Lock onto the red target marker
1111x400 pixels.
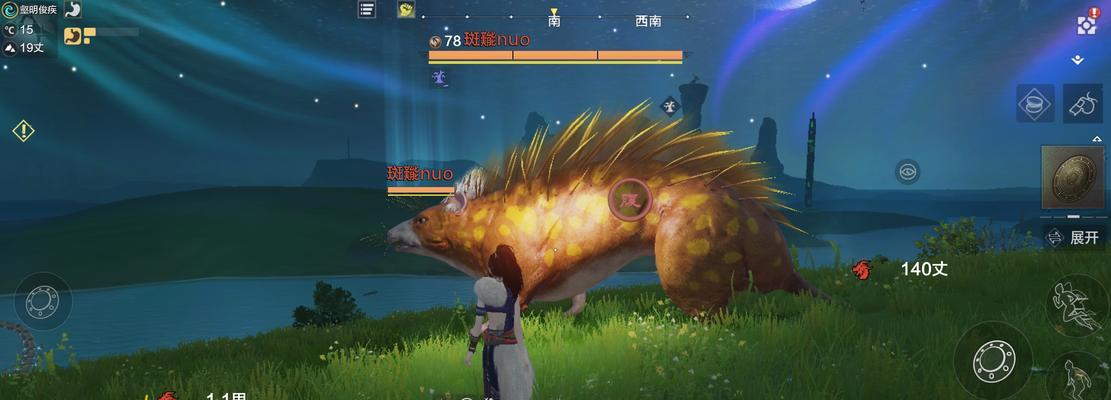tap(629, 200)
